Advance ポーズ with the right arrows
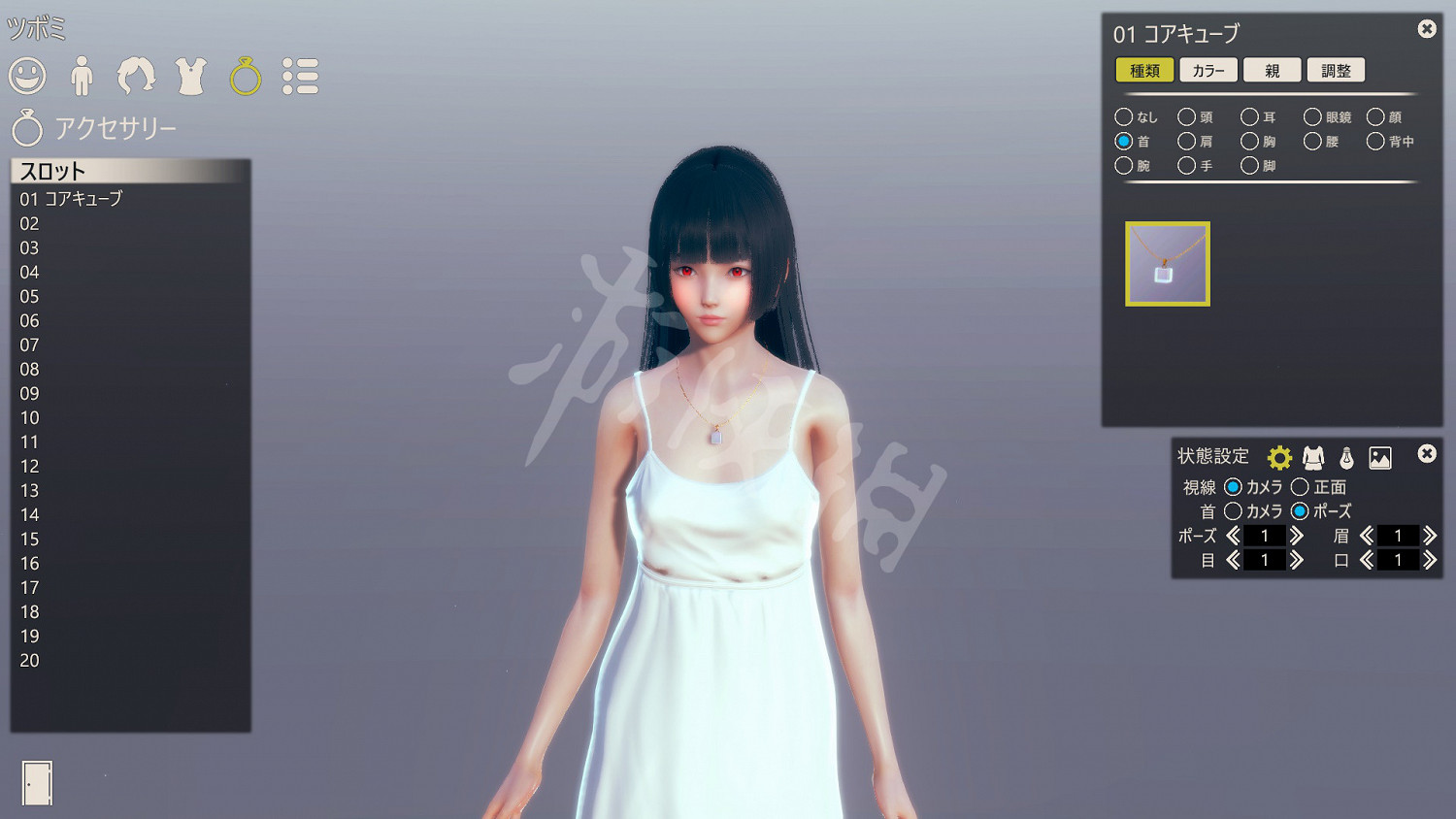 [1299, 535]
